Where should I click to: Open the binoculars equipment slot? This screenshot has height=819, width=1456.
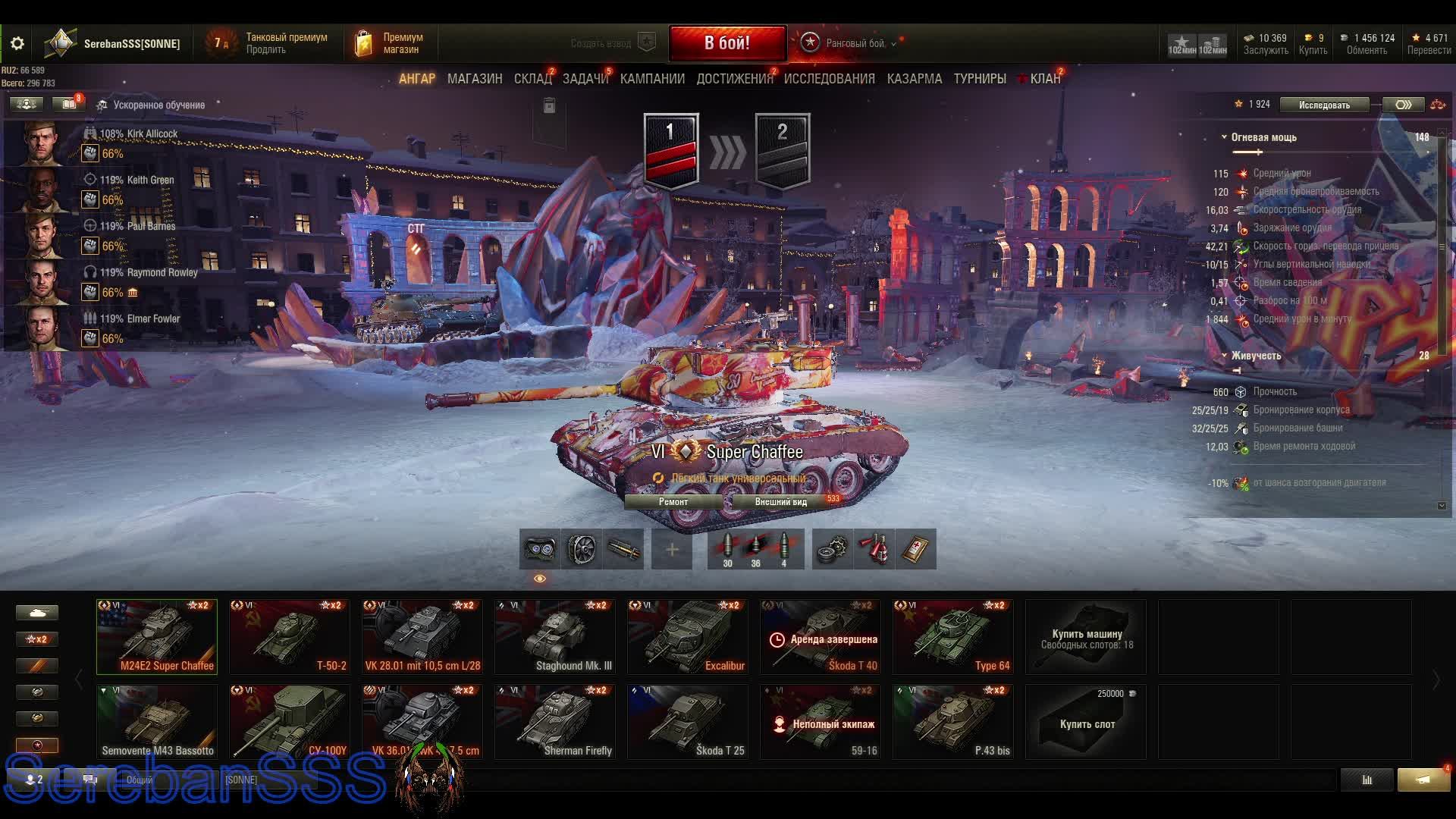tap(539, 549)
